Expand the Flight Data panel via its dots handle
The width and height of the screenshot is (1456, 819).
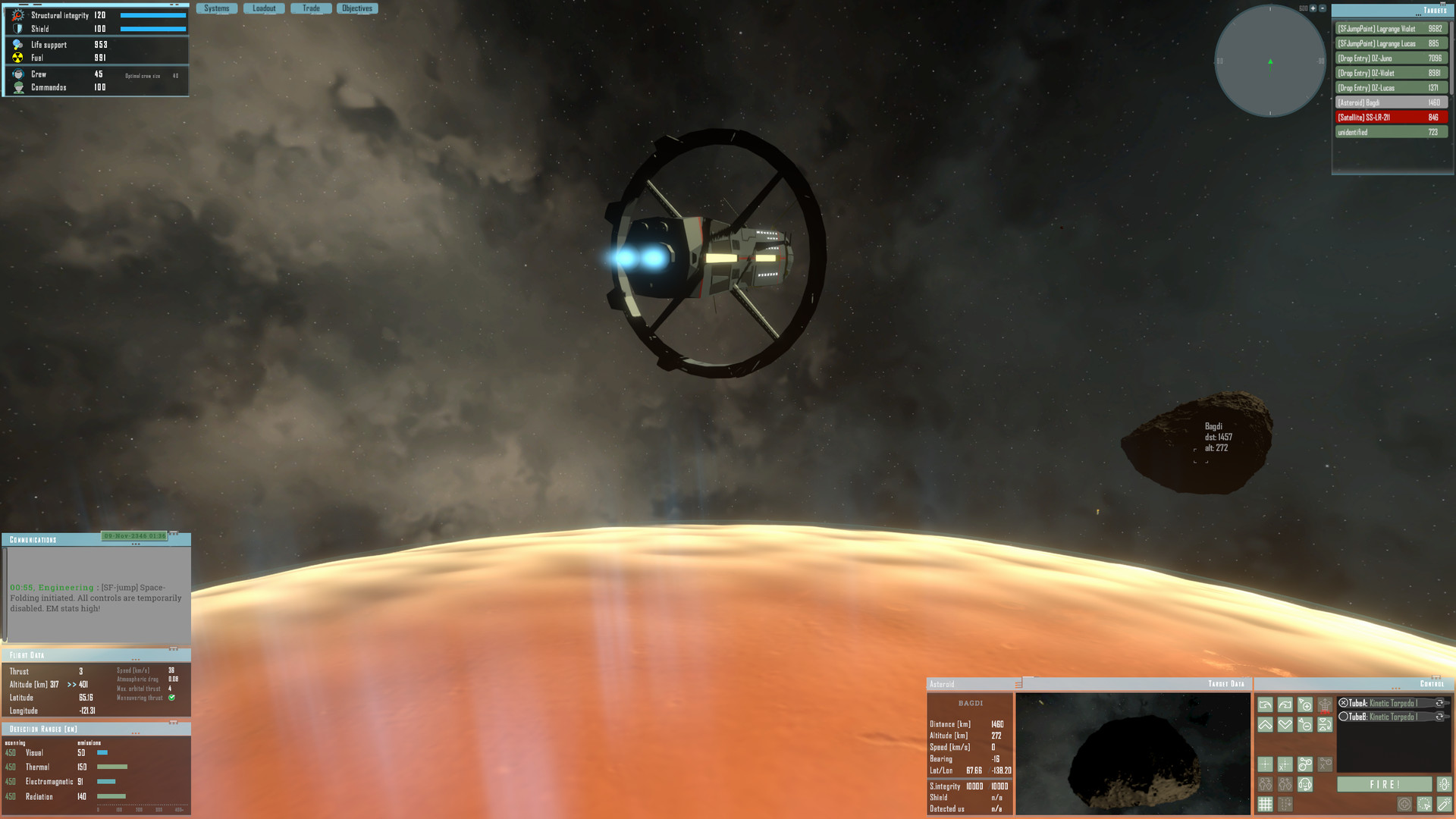point(135,661)
